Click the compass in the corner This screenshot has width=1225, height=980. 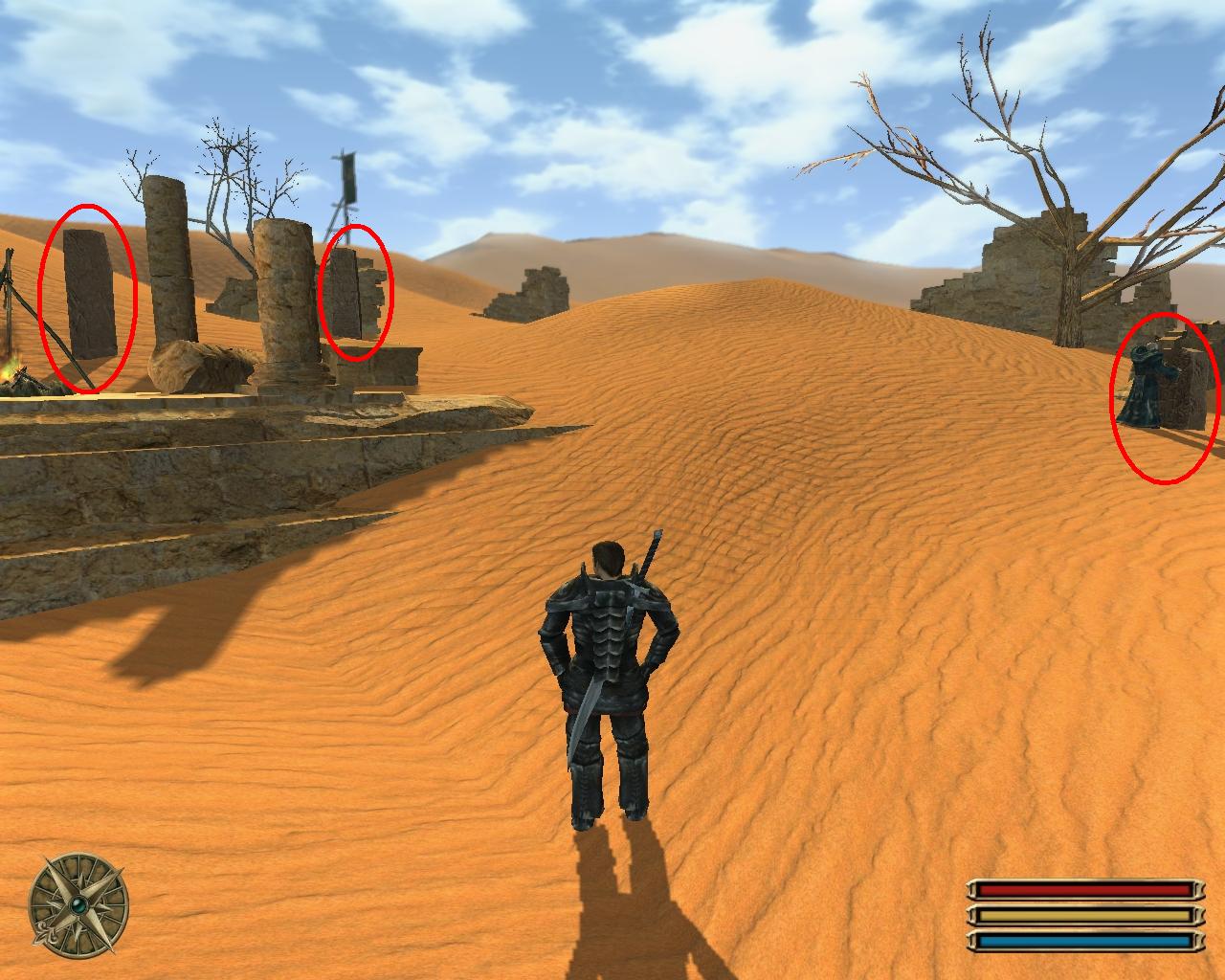pyautogui.click(x=78, y=902)
